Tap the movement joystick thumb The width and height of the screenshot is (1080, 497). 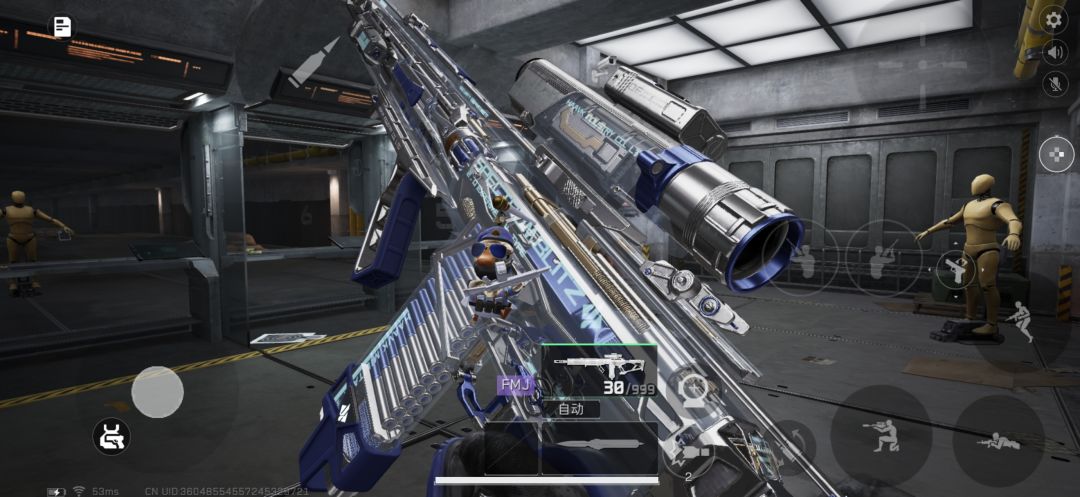[157, 392]
